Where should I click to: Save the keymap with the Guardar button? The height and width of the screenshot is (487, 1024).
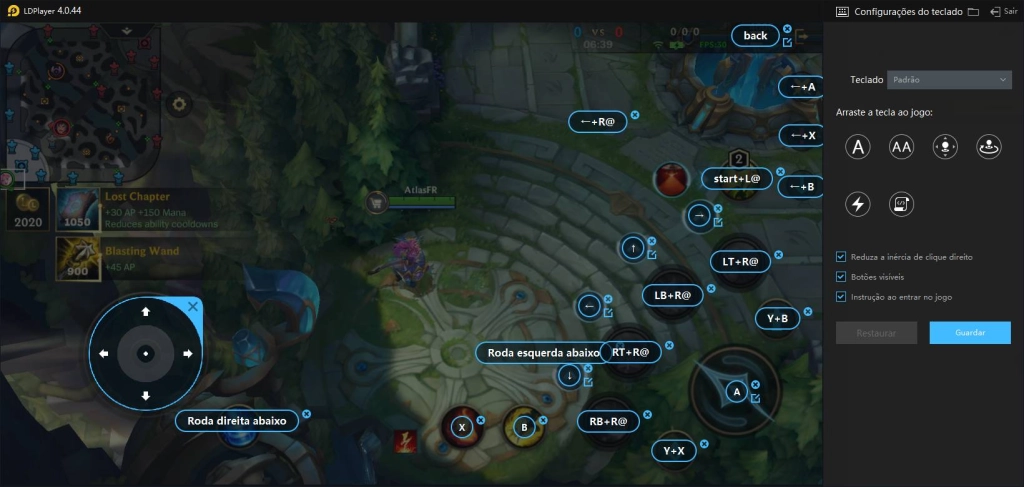pos(969,333)
